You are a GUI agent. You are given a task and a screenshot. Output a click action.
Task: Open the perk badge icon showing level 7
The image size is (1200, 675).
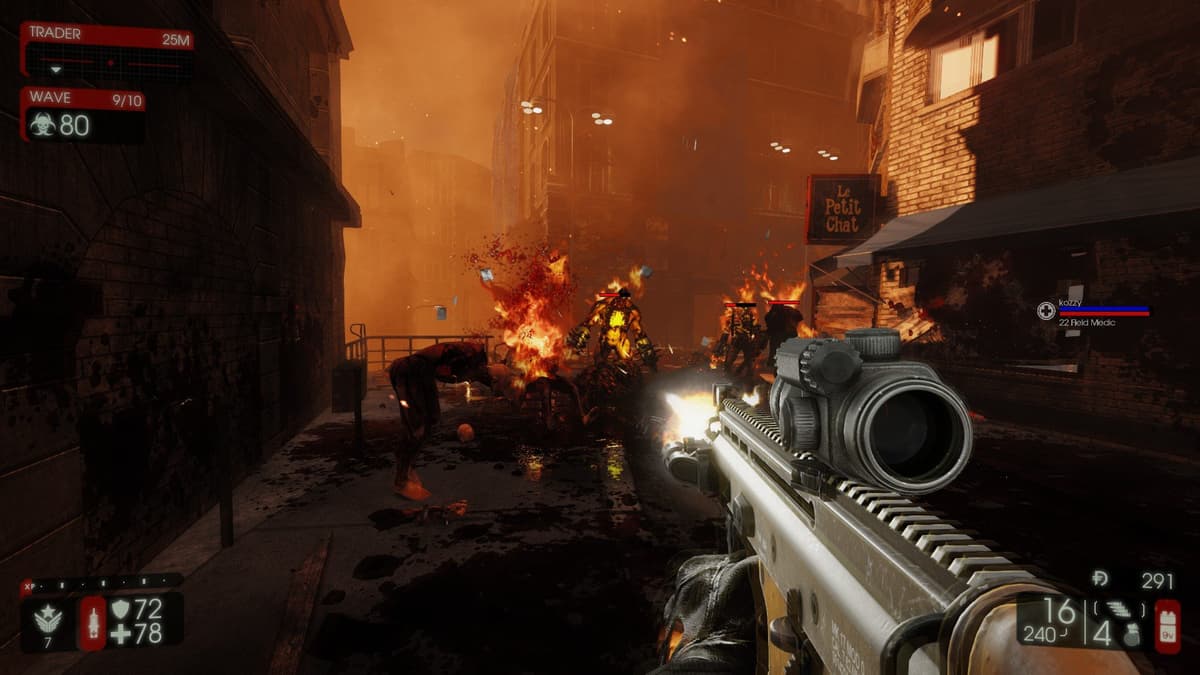[x=48, y=620]
